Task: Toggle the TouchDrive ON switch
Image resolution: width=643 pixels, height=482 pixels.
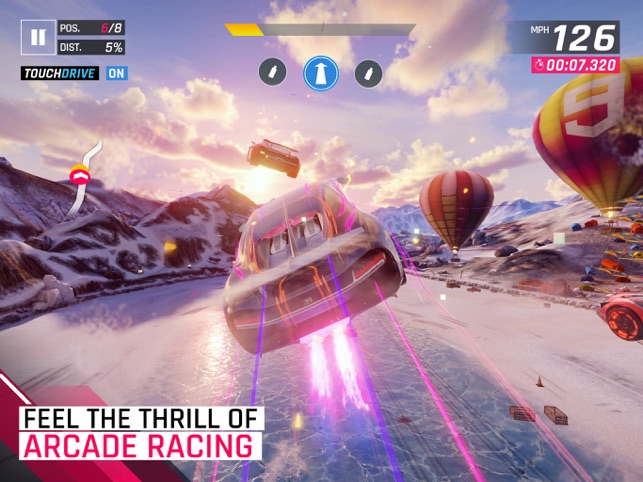Action: click(x=117, y=73)
